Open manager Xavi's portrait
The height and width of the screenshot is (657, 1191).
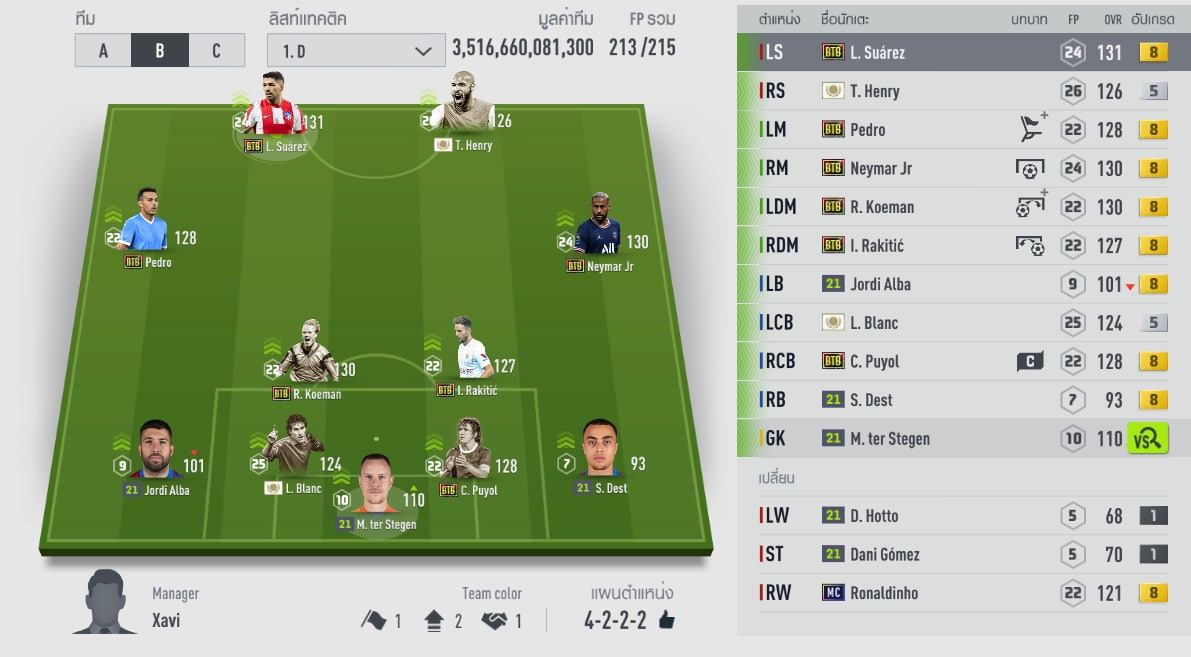click(x=106, y=602)
